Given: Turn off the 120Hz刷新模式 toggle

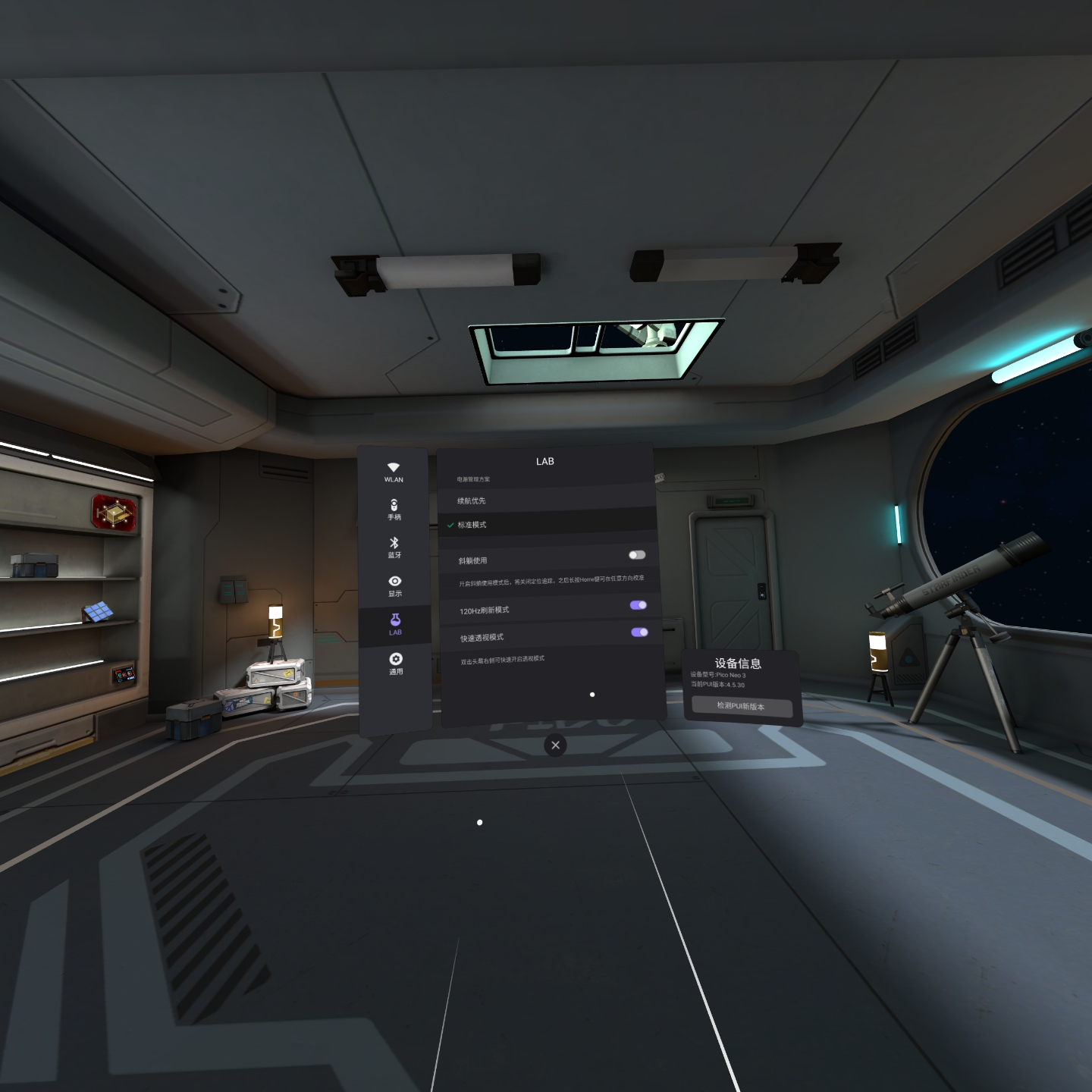Looking at the screenshot, I should click(x=639, y=605).
